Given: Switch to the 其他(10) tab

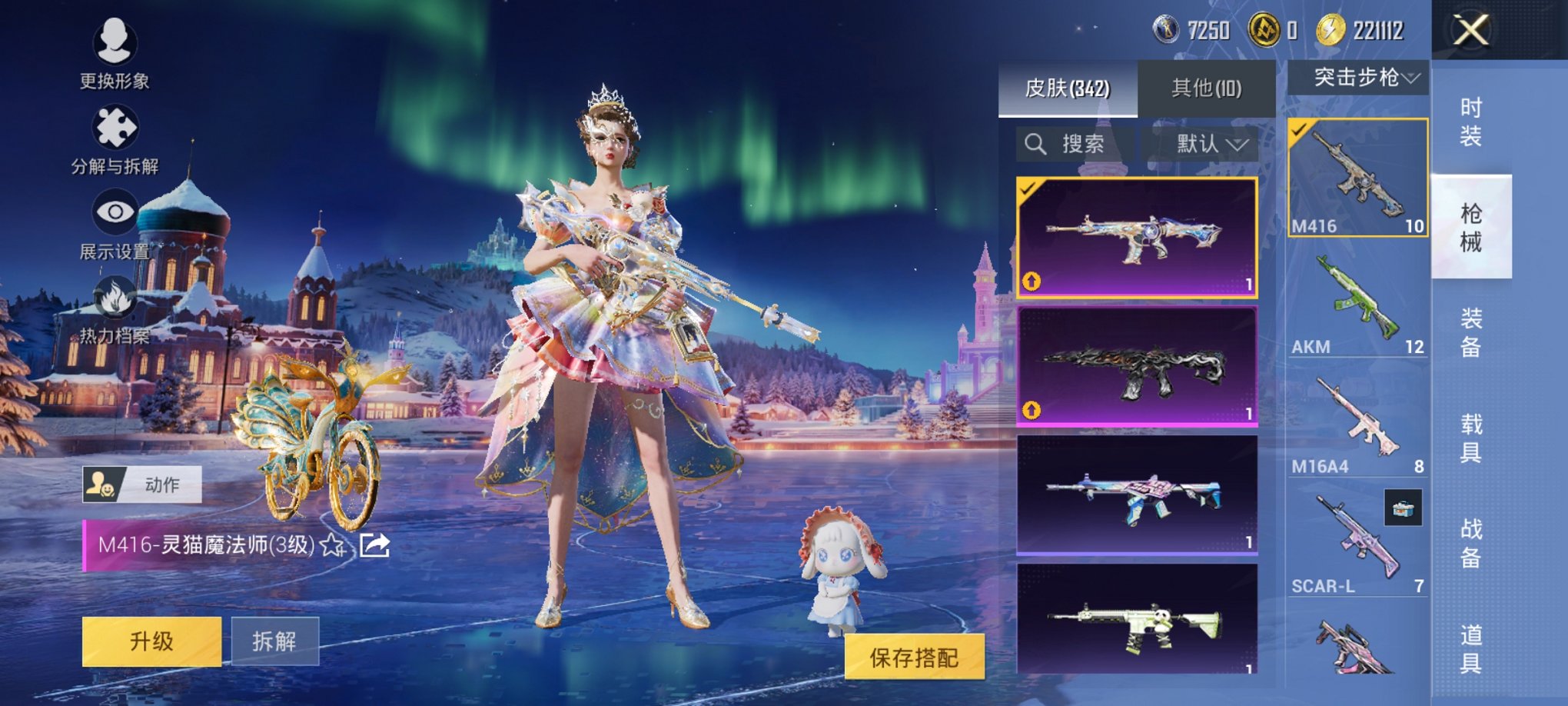Looking at the screenshot, I should pos(1207,88).
